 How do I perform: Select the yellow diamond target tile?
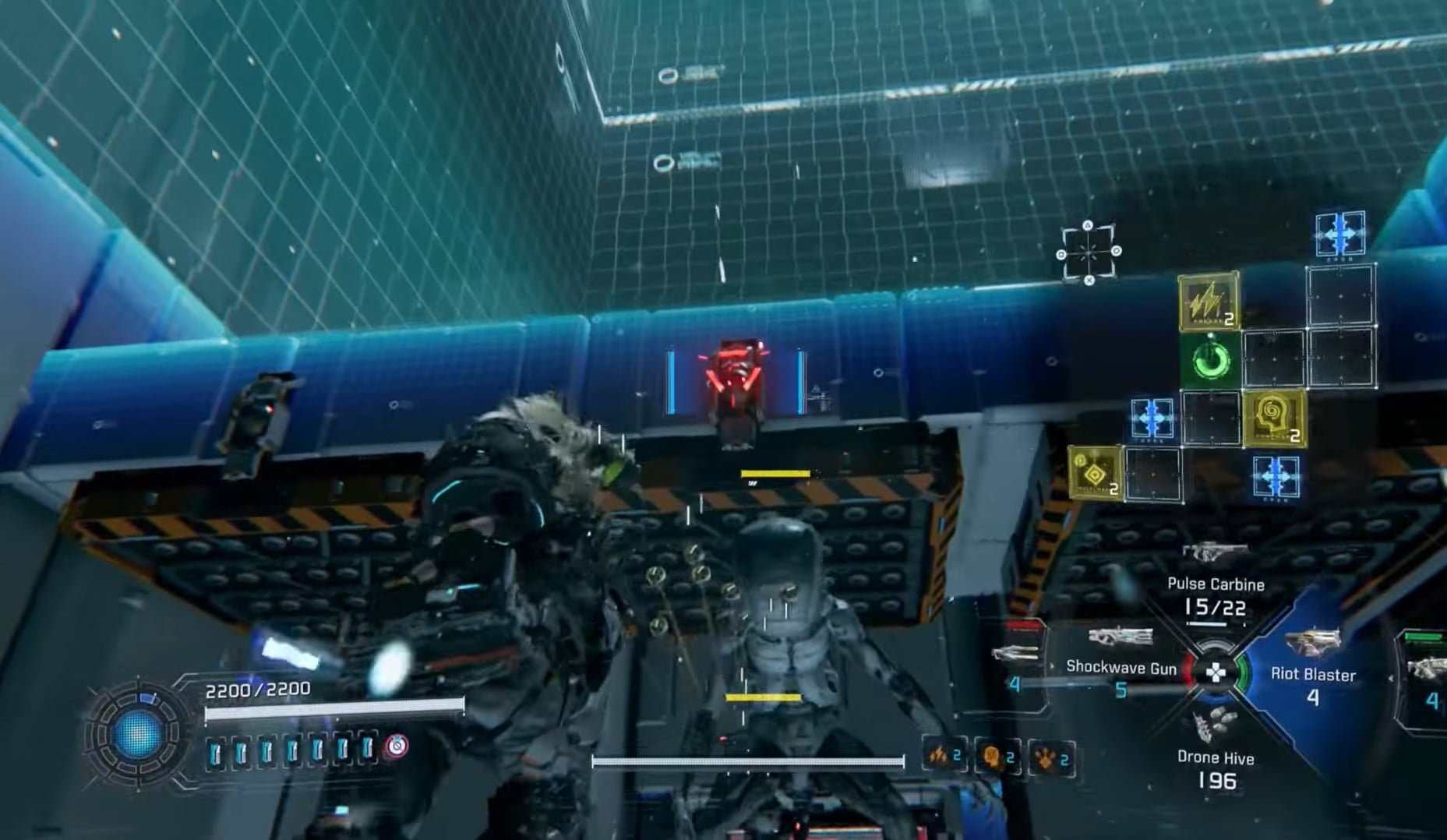1095,473
